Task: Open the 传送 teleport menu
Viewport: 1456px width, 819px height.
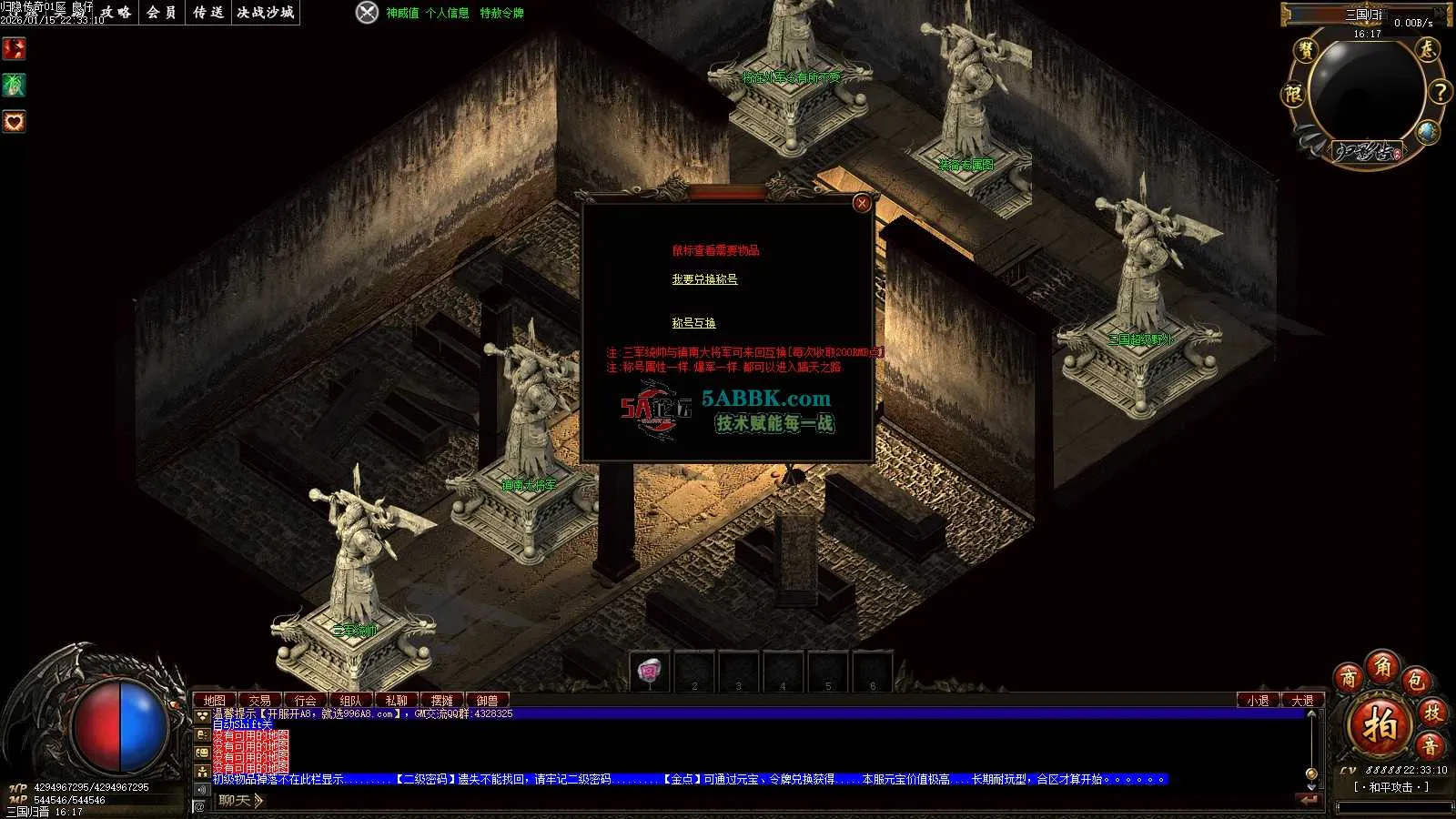Action: point(208,13)
